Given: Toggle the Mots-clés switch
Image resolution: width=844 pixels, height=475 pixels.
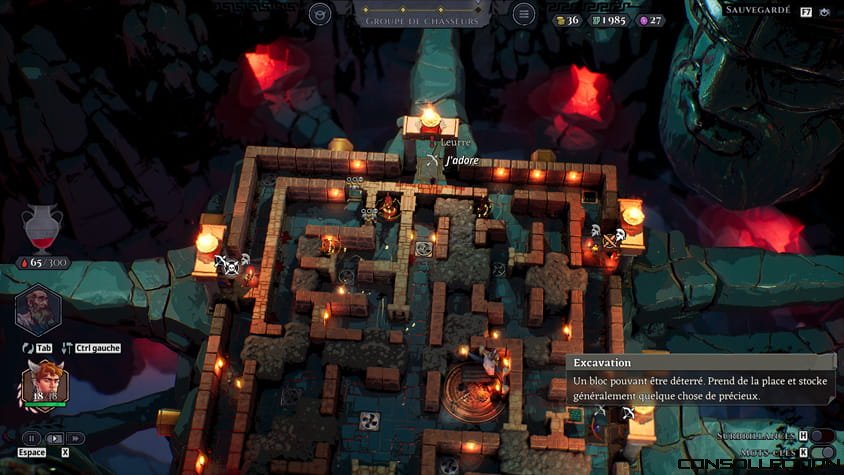Looking at the screenshot, I should click(x=822, y=452).
